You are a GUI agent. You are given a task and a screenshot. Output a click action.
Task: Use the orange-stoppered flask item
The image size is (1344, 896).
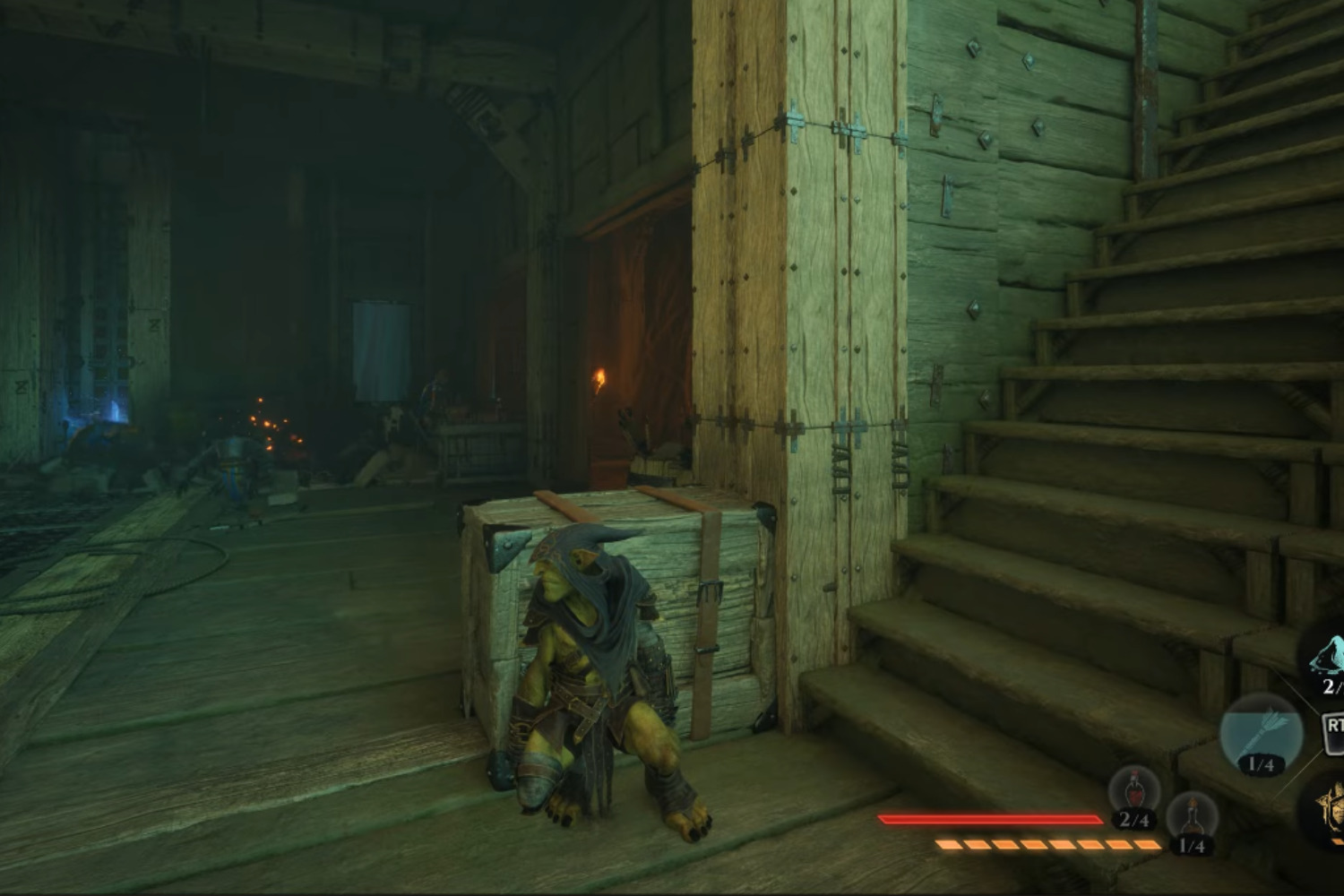point(1192,818)
